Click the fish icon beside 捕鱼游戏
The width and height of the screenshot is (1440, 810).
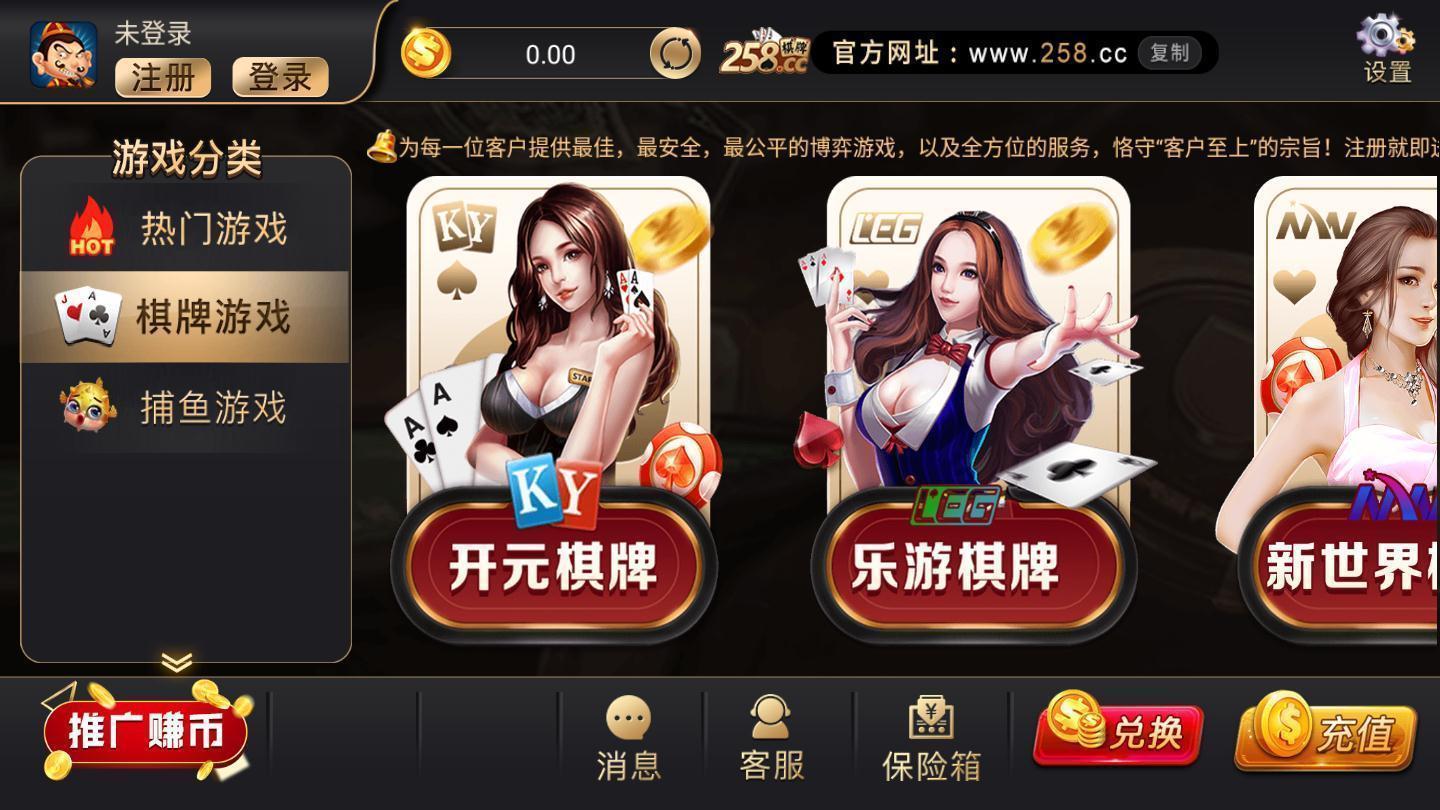86,406
